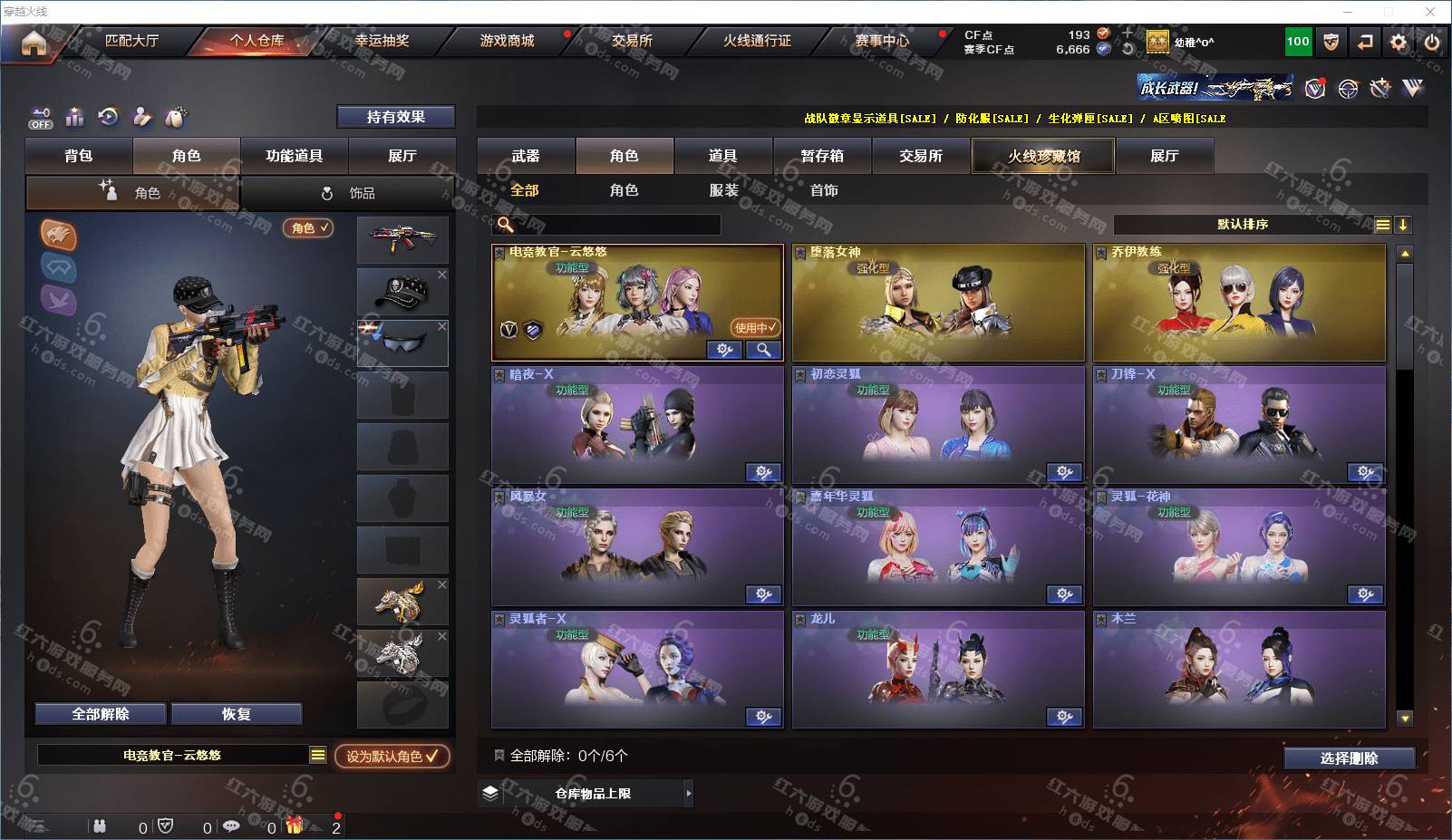Select the 功能道具 tab
Image resolution: width=1452 pixels, height=840 pixels.
pyautogui.click(x=294, y=156)
